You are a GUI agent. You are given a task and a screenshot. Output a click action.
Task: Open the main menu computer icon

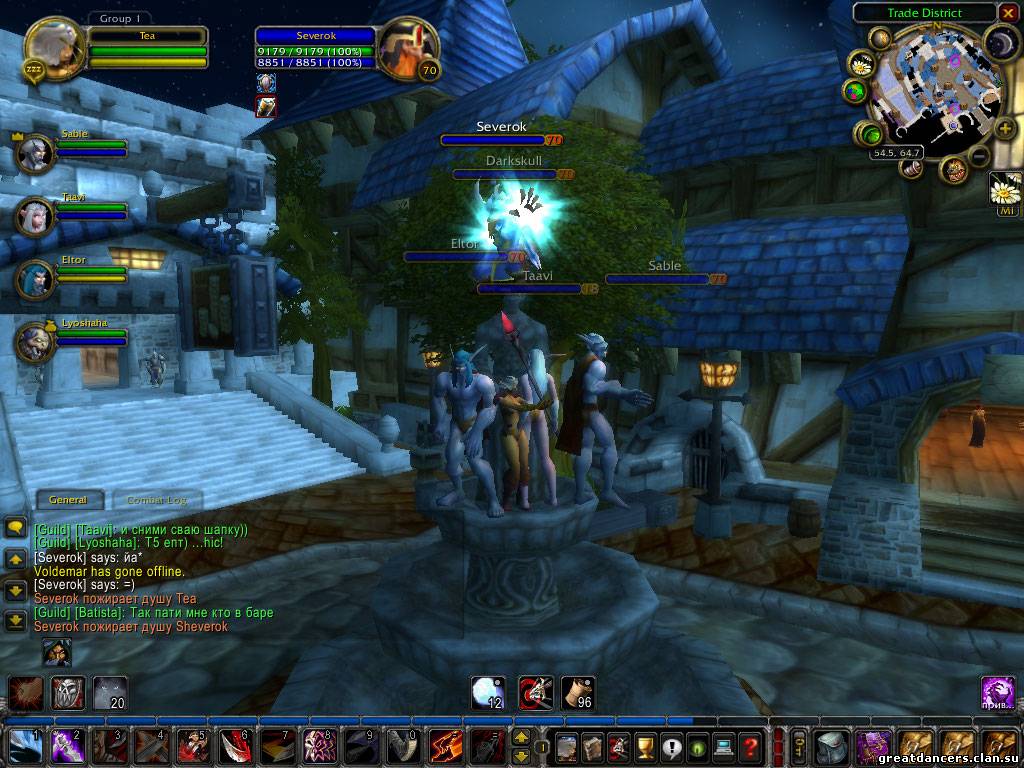click(x=723, y=746)
